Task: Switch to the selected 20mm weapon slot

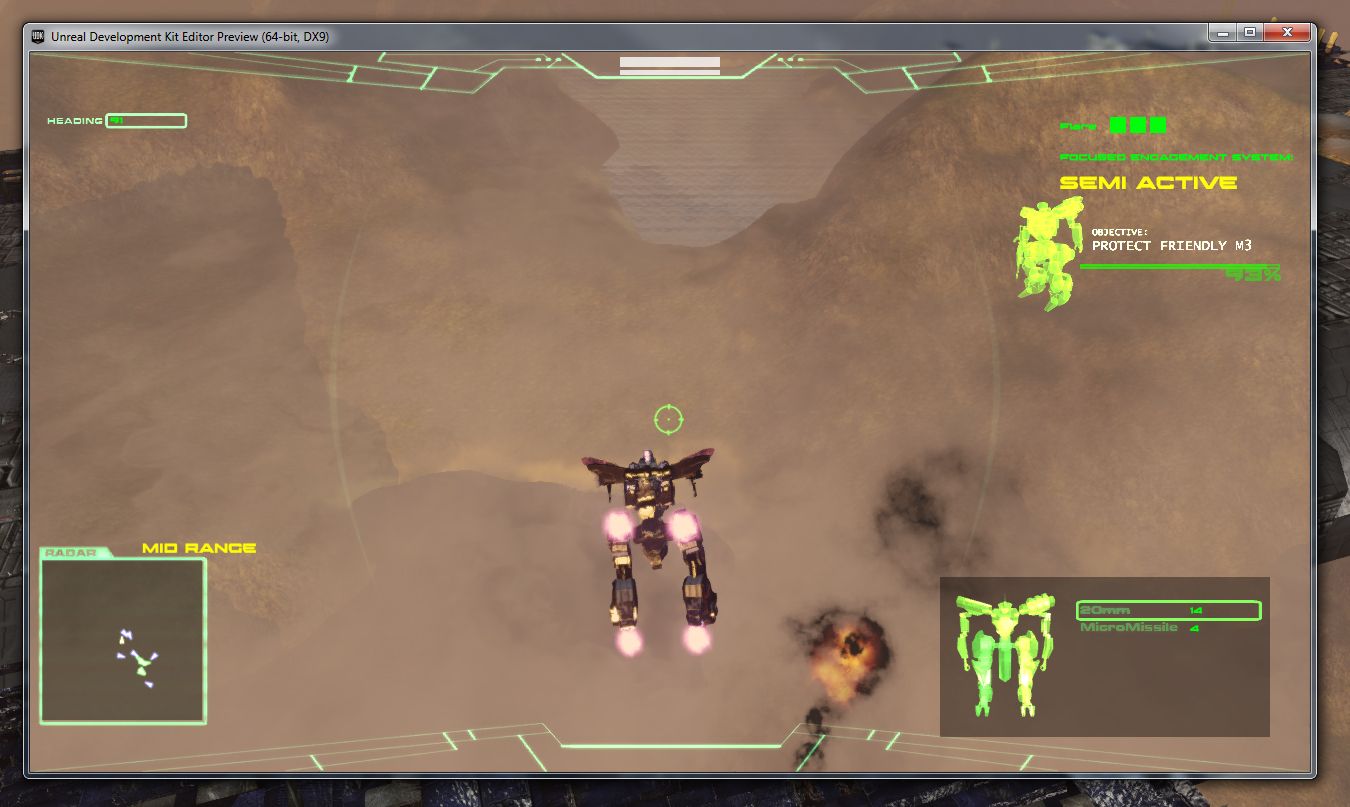Action: click(1166, 610)
